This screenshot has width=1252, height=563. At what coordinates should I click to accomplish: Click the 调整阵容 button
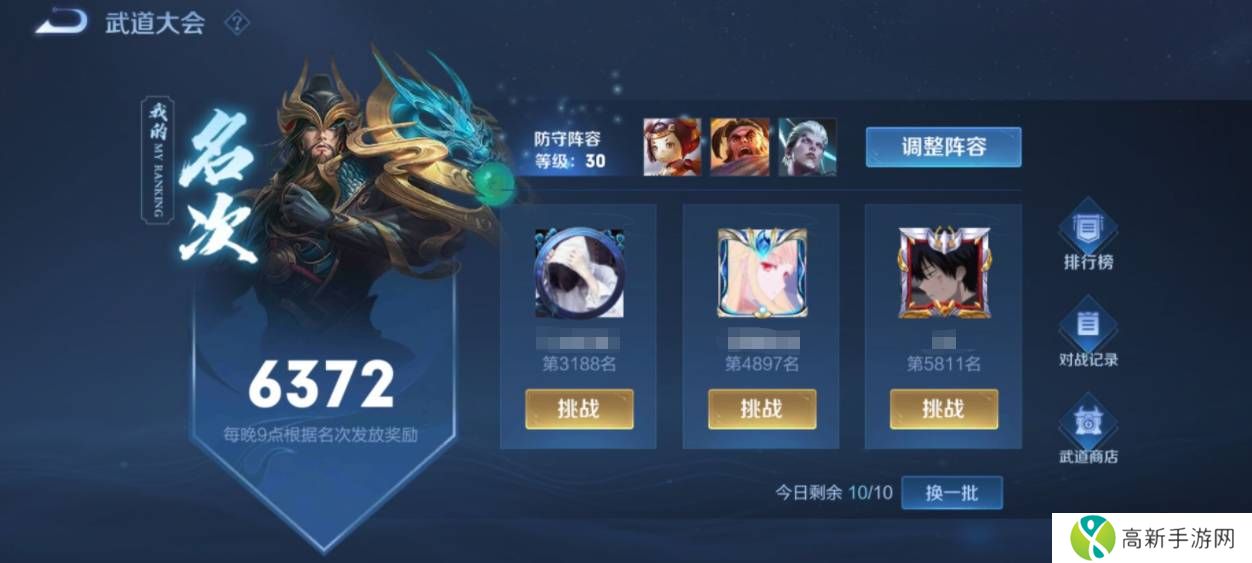(943, 147)
